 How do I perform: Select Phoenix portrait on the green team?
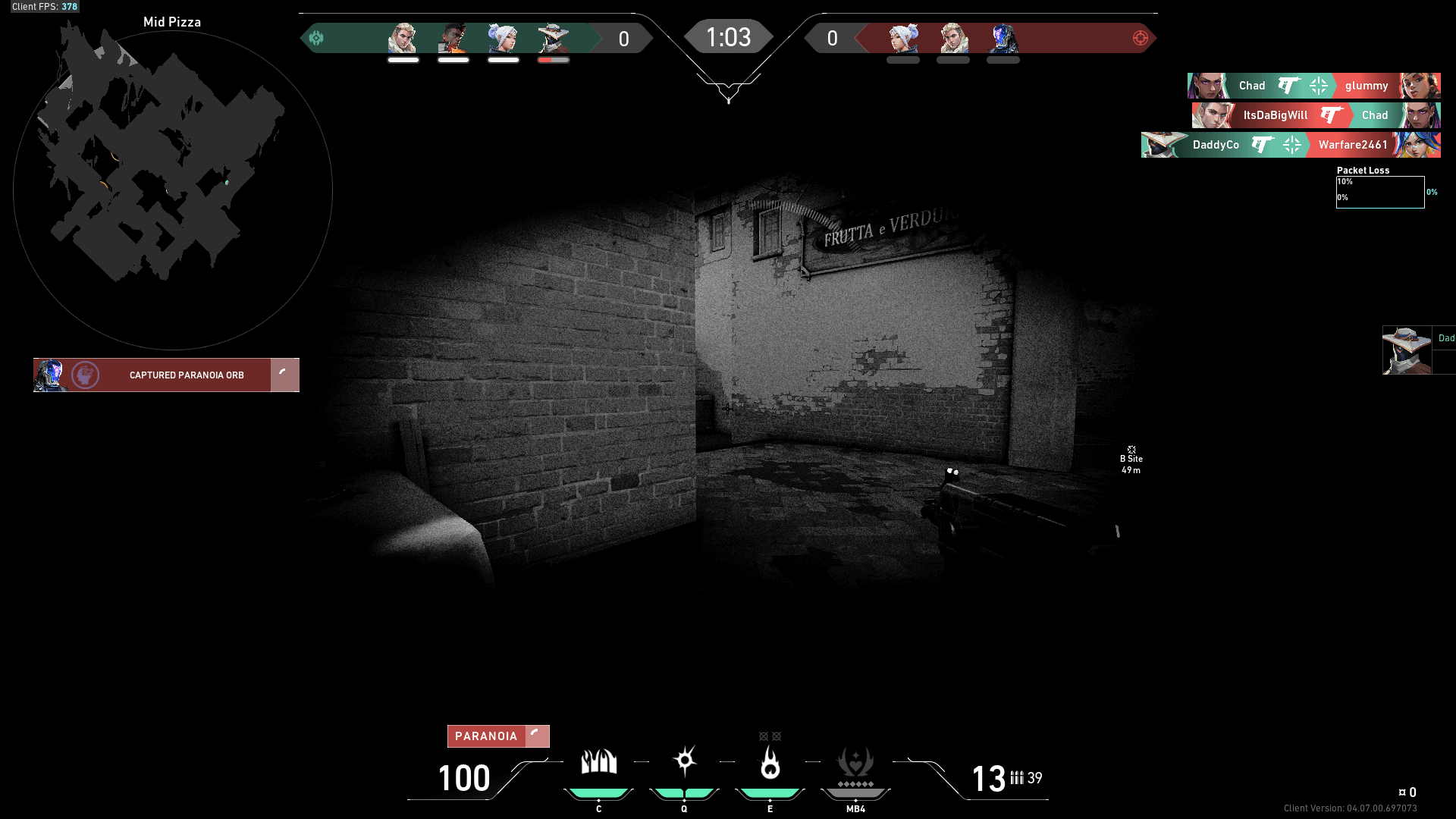(453, 38)
